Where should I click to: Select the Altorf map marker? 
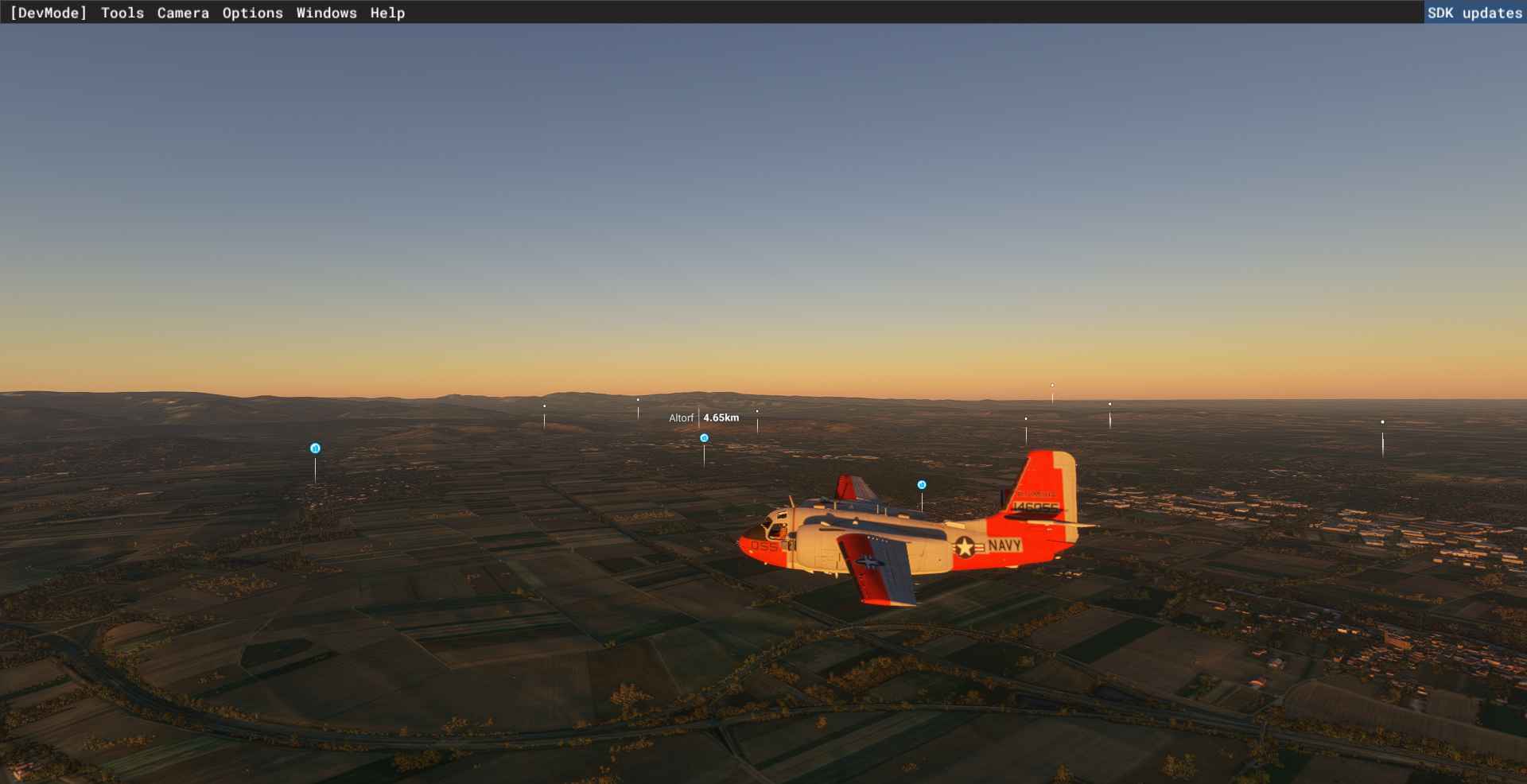(704, 438)
